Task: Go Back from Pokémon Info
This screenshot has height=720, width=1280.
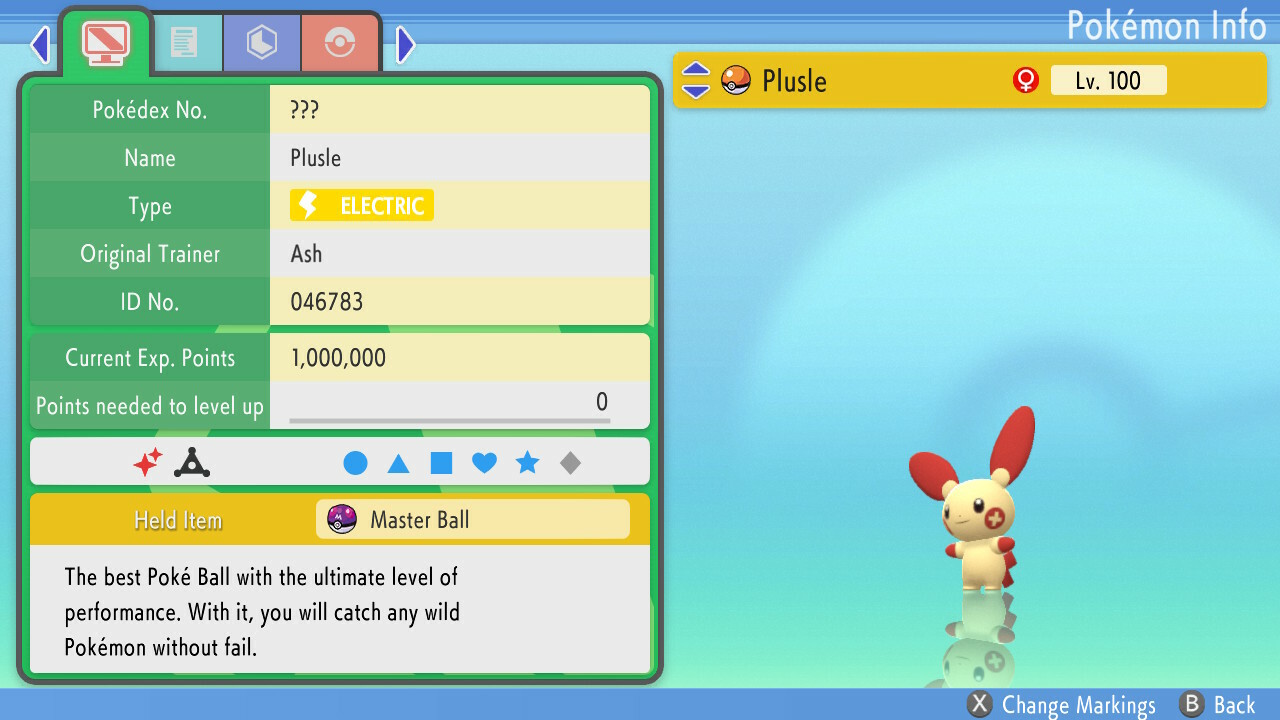Action: pos(1217,705)
